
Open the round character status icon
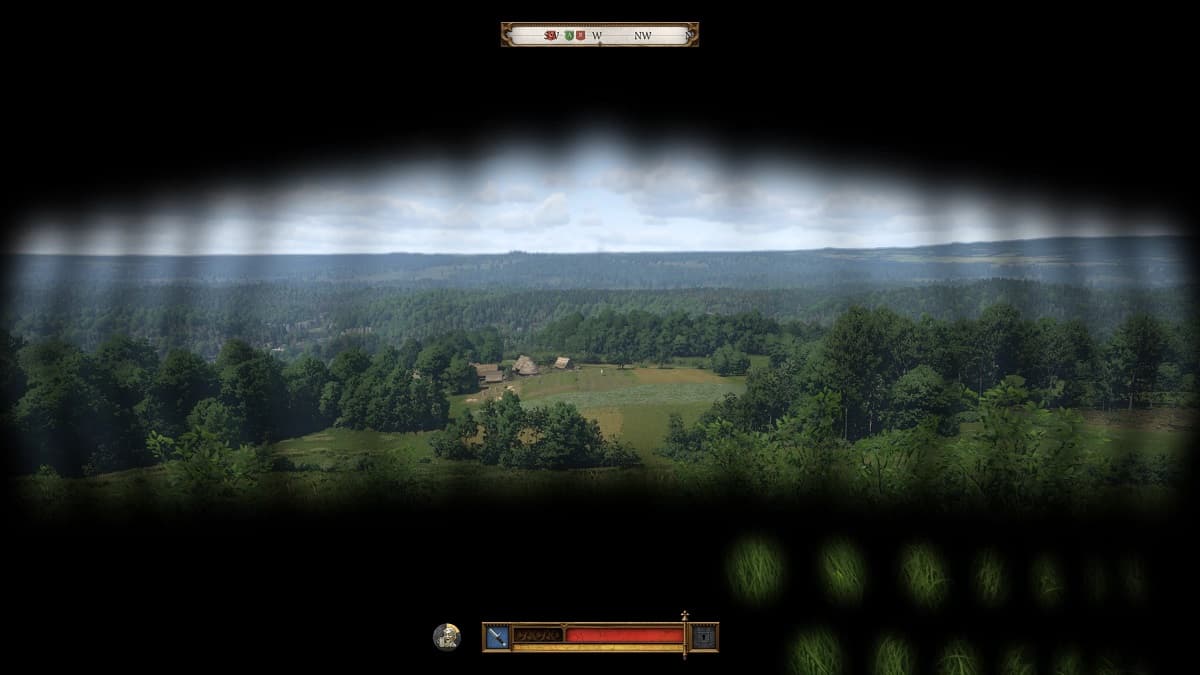(447, 636)
